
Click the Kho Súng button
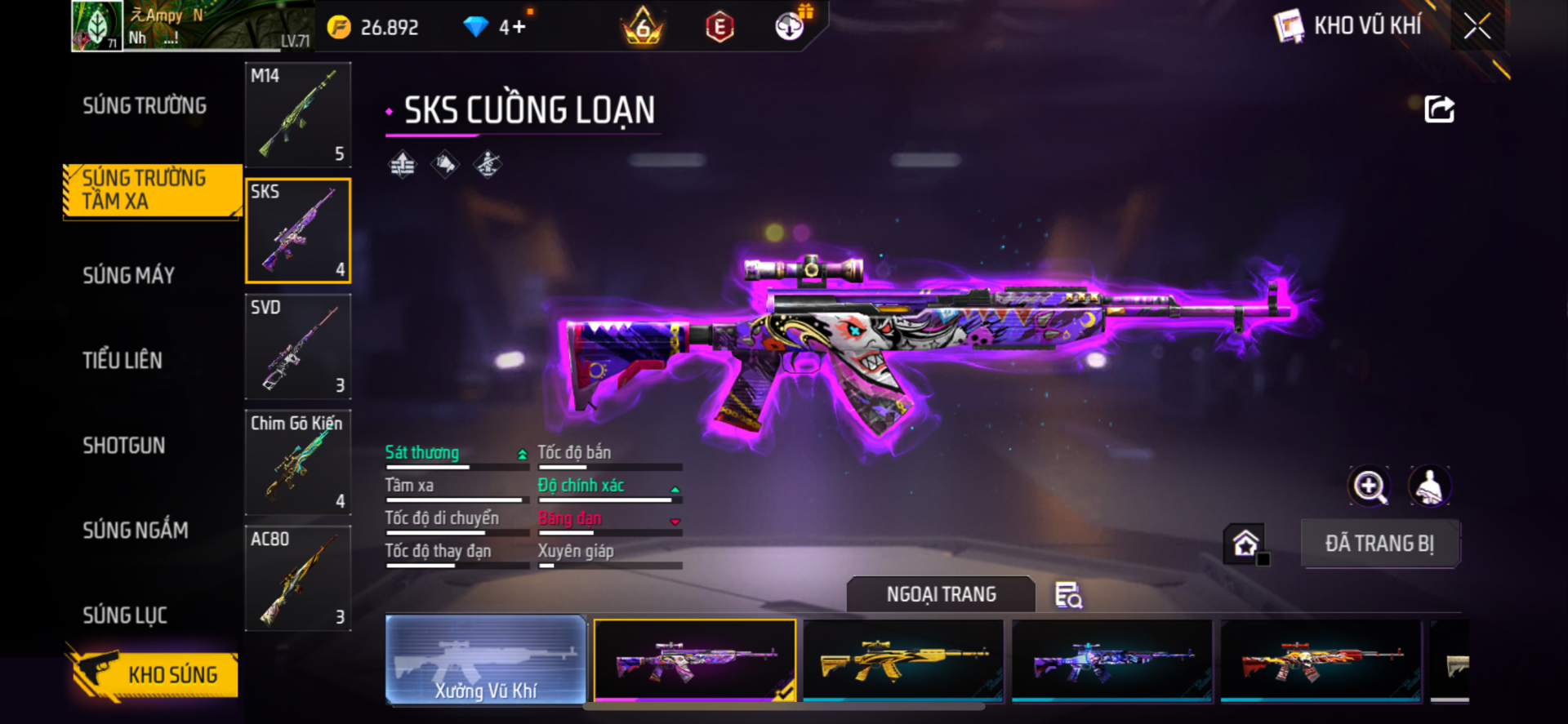pos(154,674)
